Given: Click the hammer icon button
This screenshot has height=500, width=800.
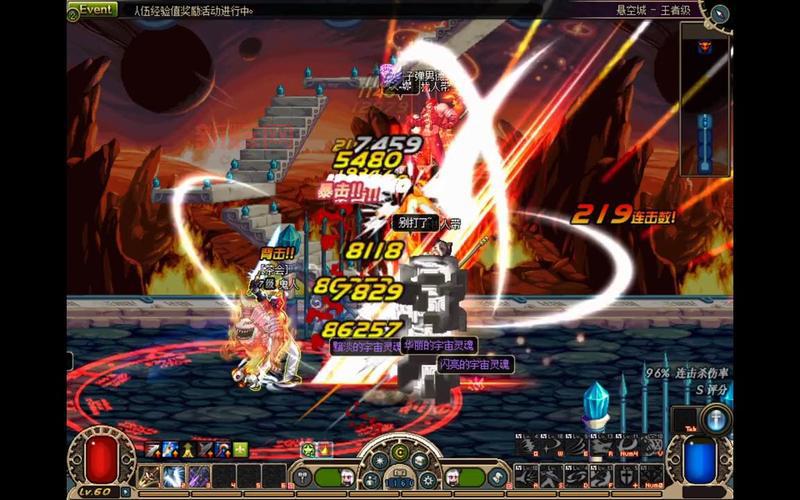Looking at the screenshot, I should pos(305,477).
